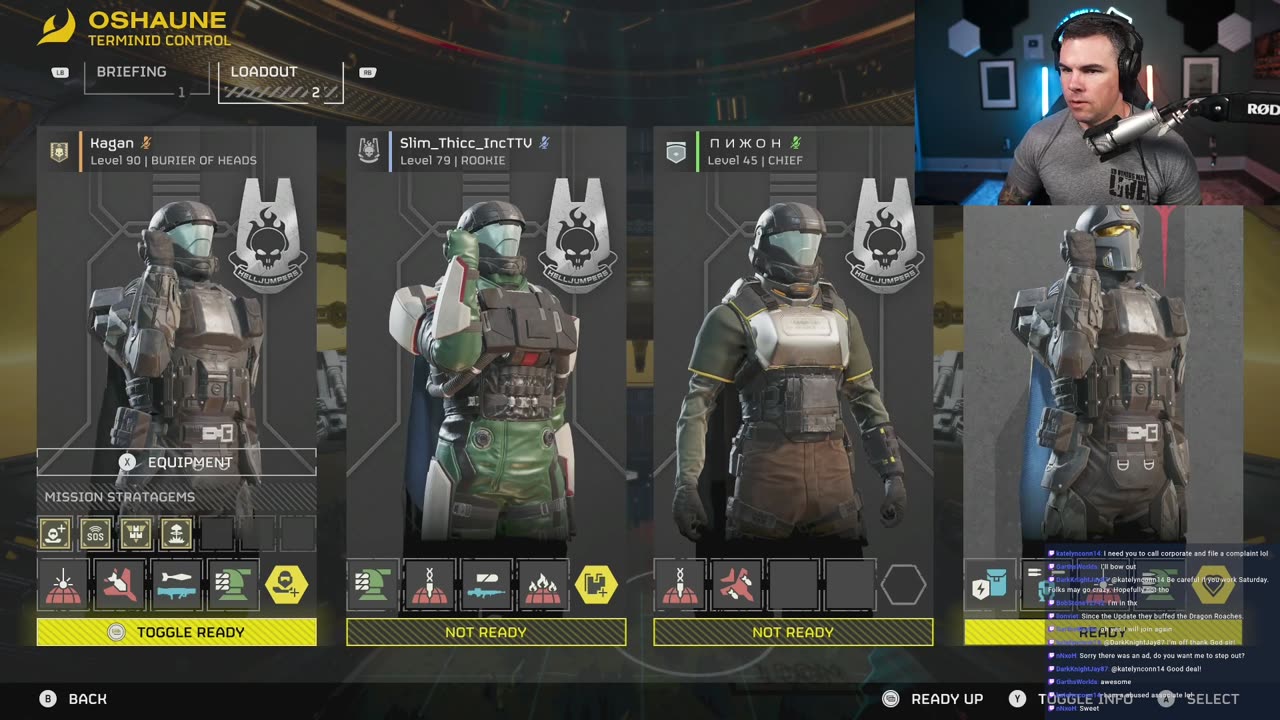
Task: Open Kagan's yellow hexagon booster slot
Action: 288,585
